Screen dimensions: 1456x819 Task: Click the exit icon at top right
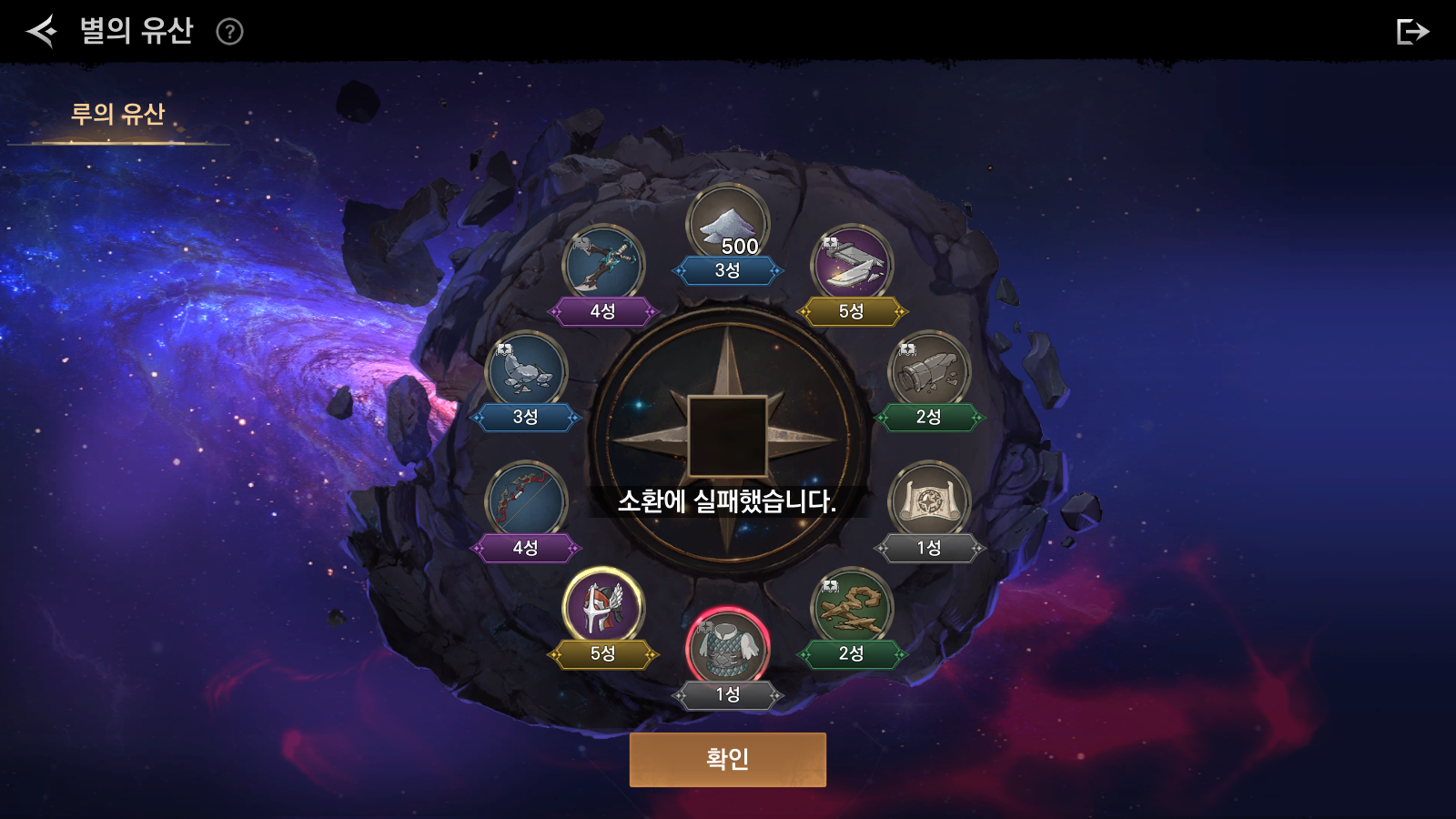coord(1411,32)
